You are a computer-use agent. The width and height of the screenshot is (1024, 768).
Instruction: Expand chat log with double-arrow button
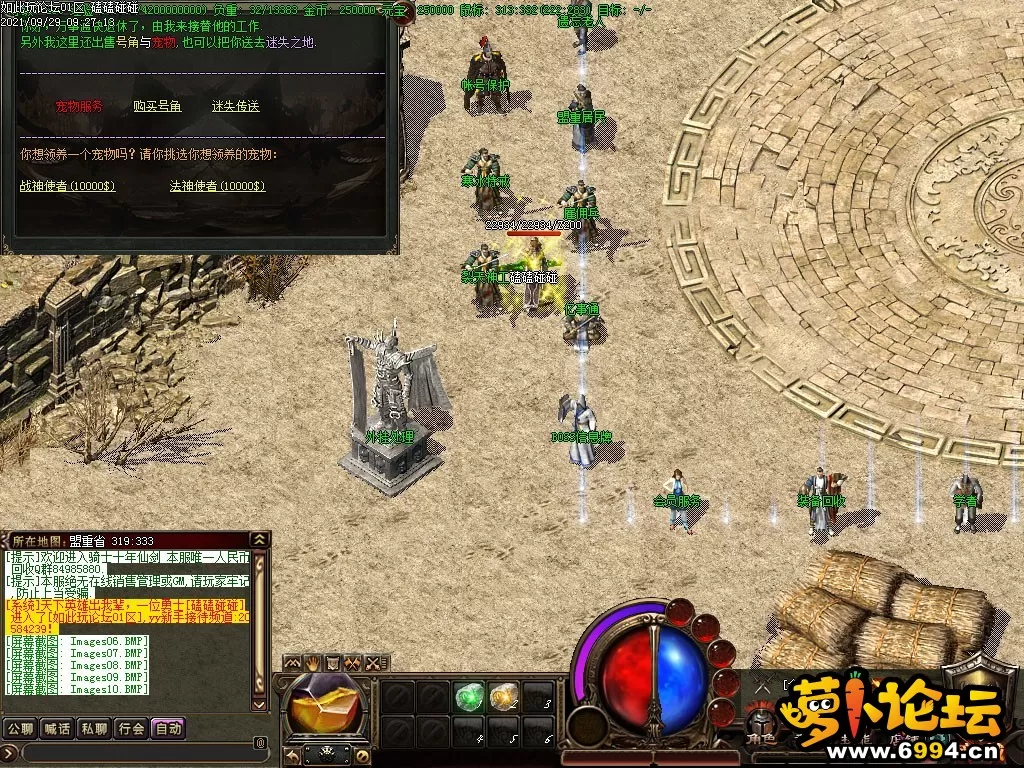point(260,540)
